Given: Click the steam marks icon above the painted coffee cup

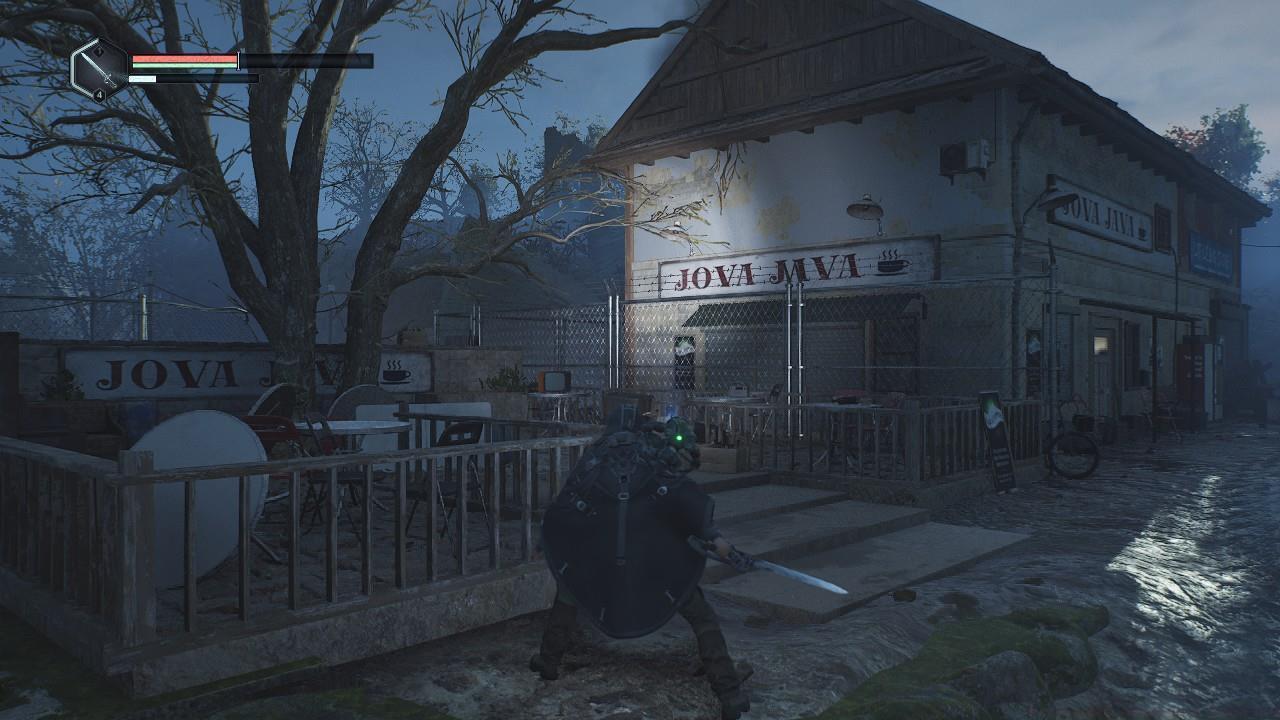Looking at the screenshot, I should coord(888,251).
